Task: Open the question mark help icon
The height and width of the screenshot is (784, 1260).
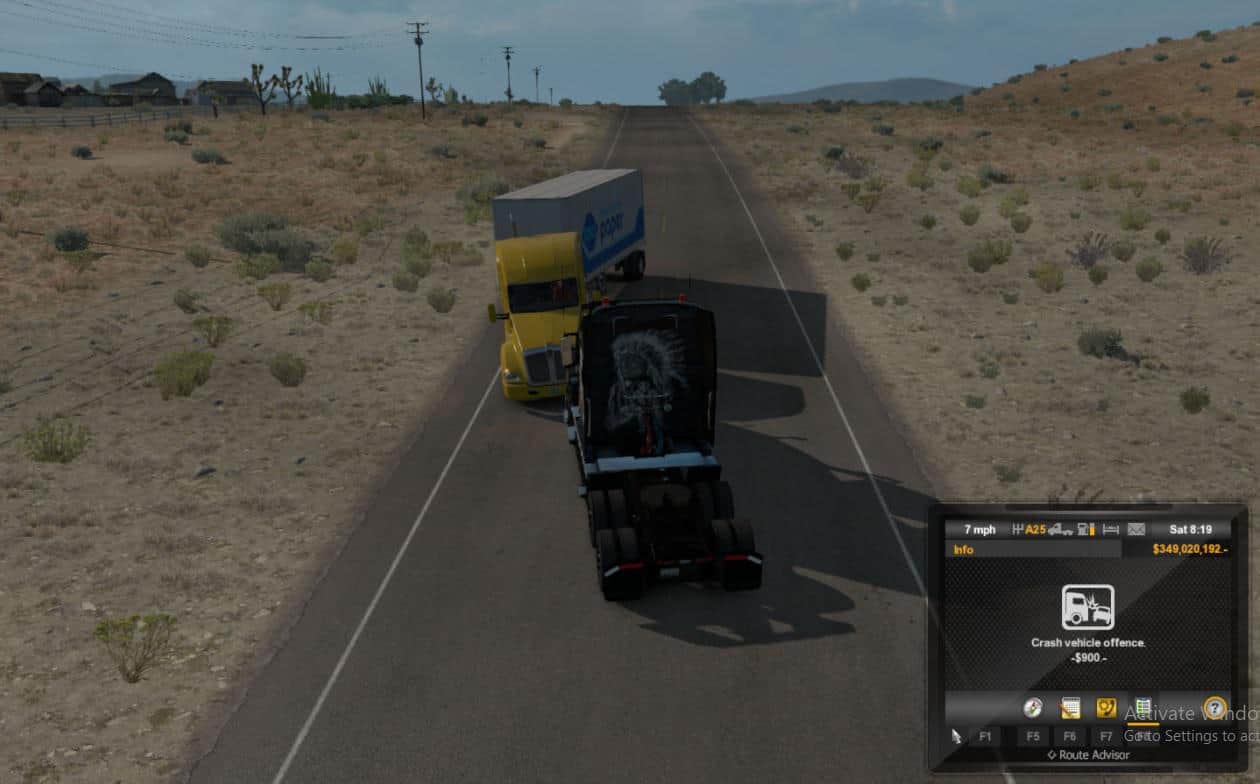Action: (x=1215, y=708)
